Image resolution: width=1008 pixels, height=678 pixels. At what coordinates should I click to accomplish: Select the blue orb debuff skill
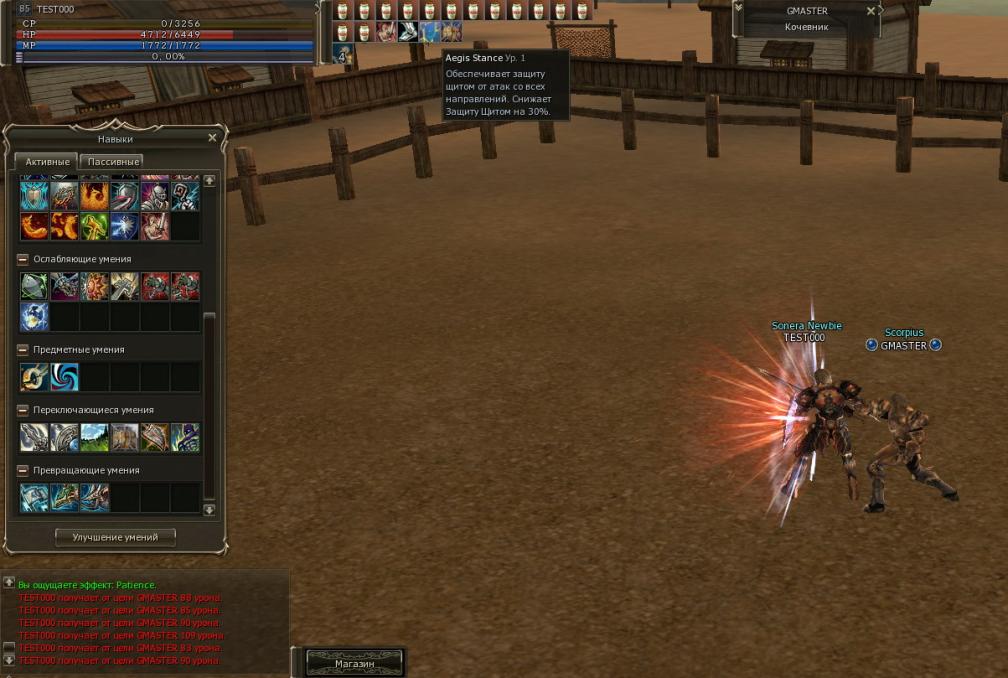(35, 317)
